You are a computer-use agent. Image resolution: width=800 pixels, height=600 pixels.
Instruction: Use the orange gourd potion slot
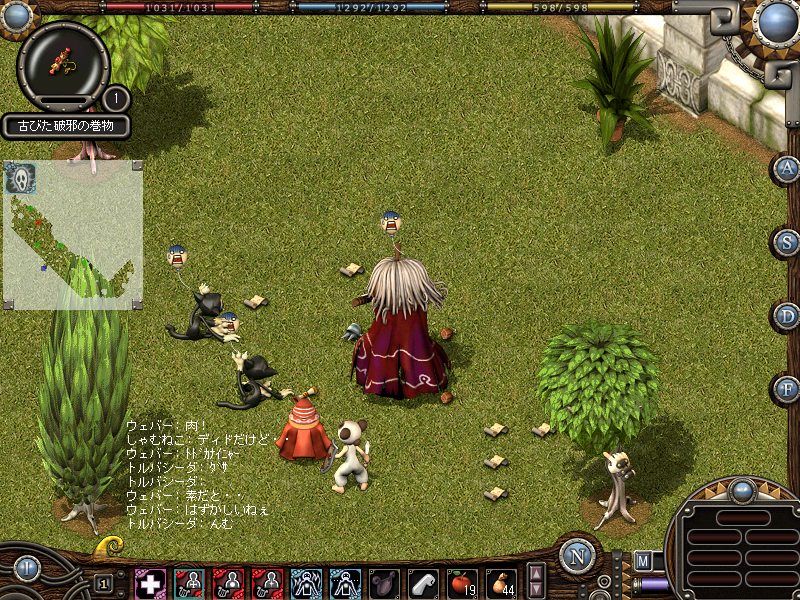click(500, 583)
